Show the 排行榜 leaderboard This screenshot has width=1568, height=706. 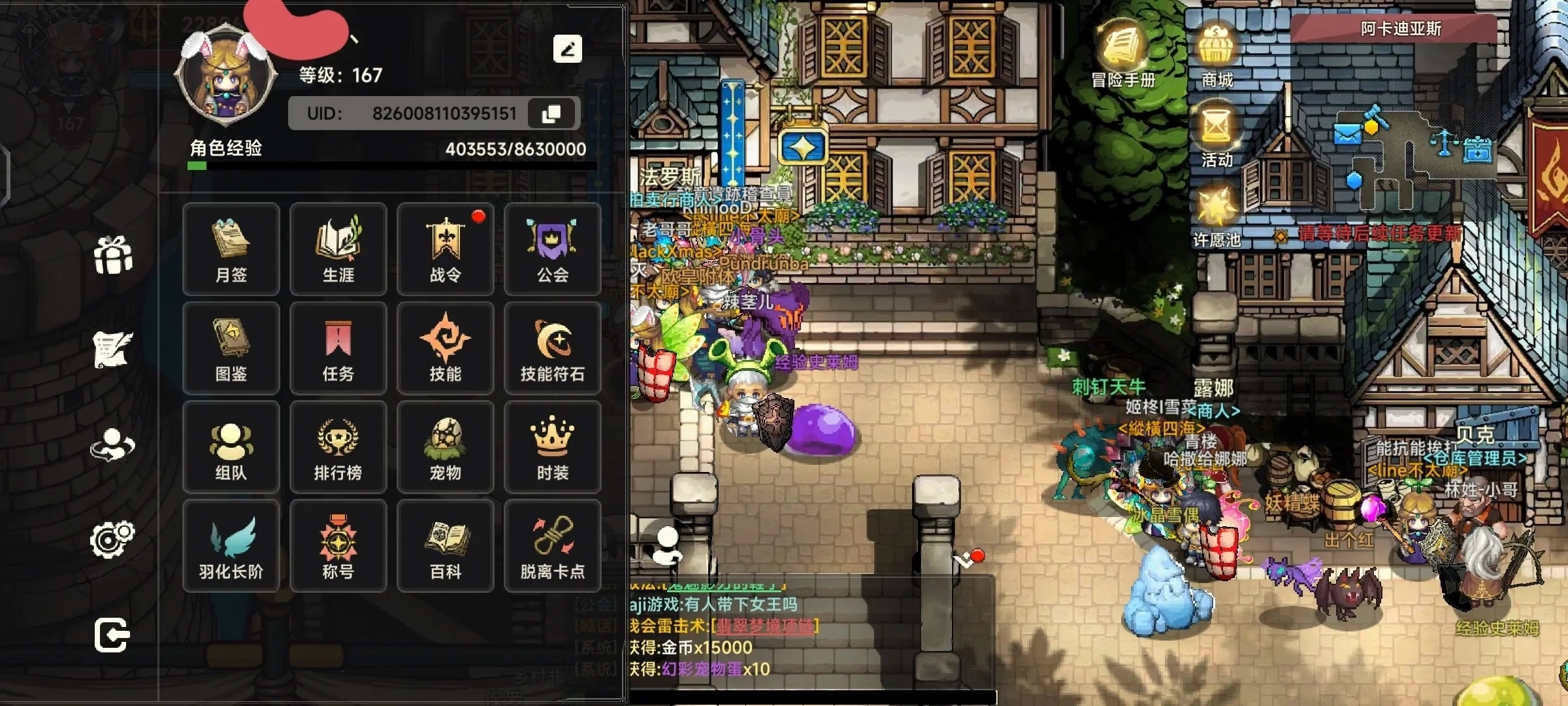coord(338,448)
